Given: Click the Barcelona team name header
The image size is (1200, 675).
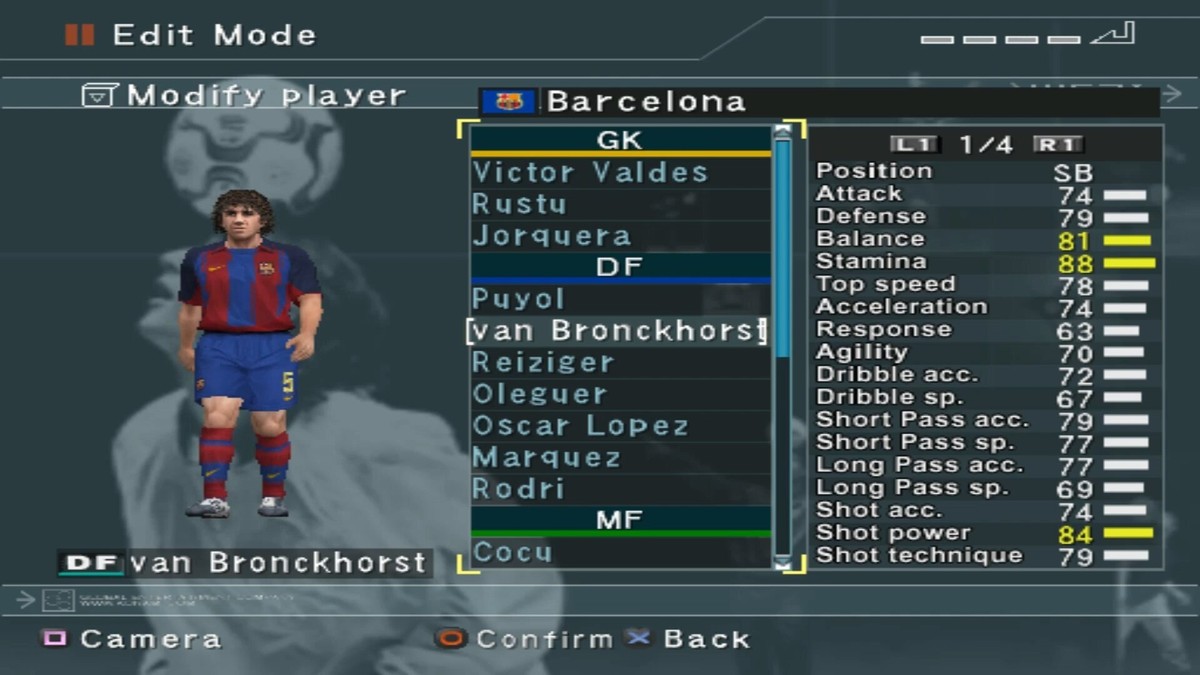Looking at the screenshot, I should click(646, 102).
